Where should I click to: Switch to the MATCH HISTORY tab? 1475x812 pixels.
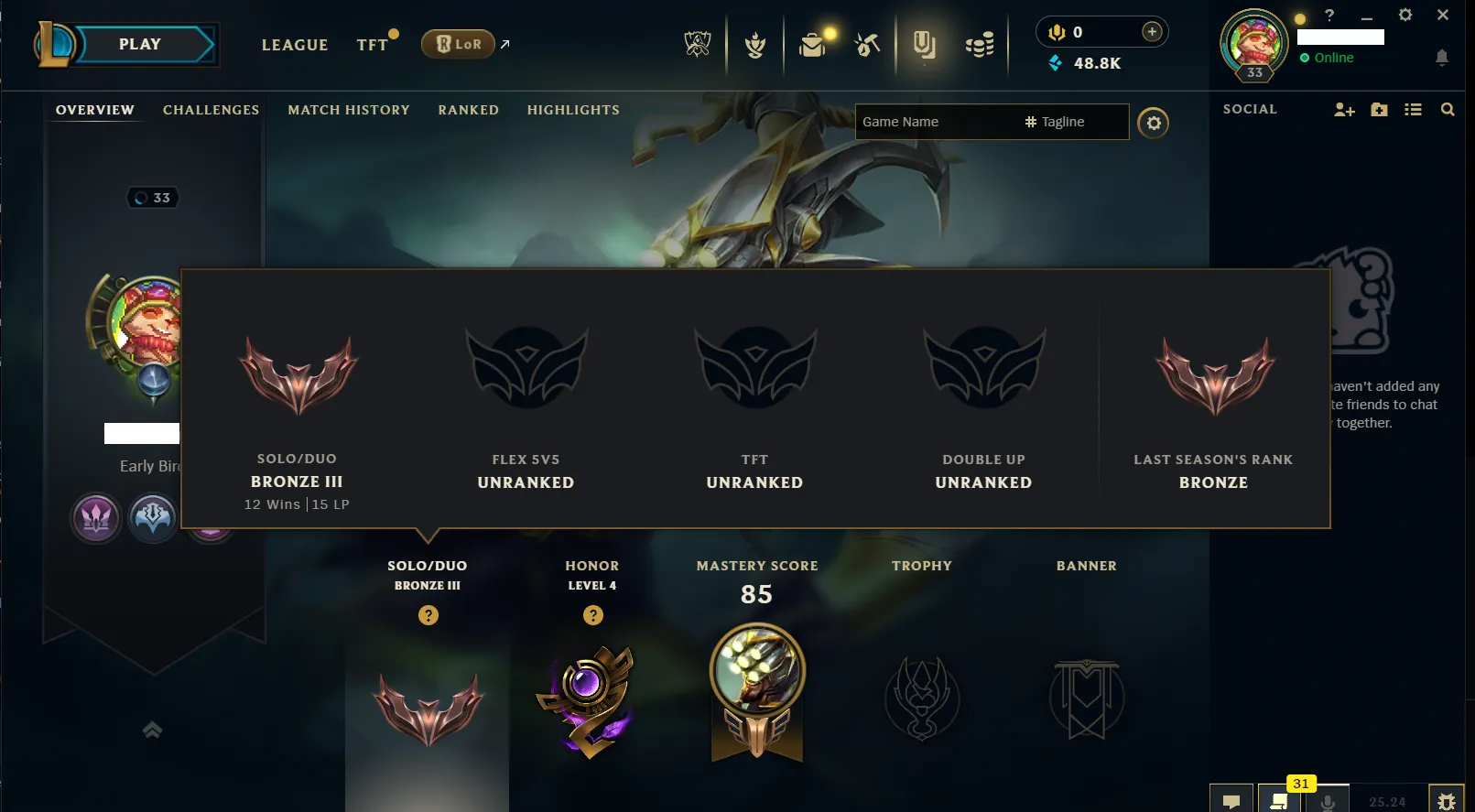(x=348, y=110)
